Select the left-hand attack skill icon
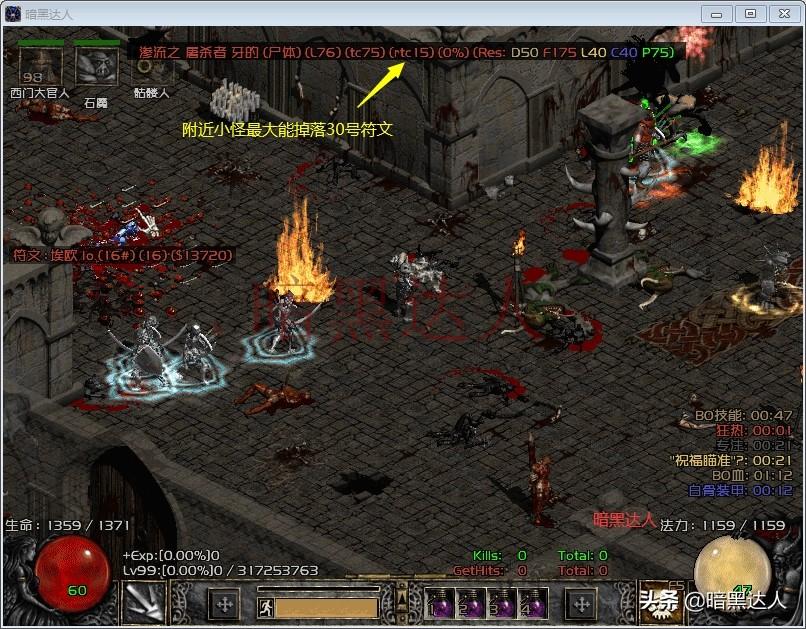Image resolution: width=806 pixels, height=629 pixels. click(143, 603)
